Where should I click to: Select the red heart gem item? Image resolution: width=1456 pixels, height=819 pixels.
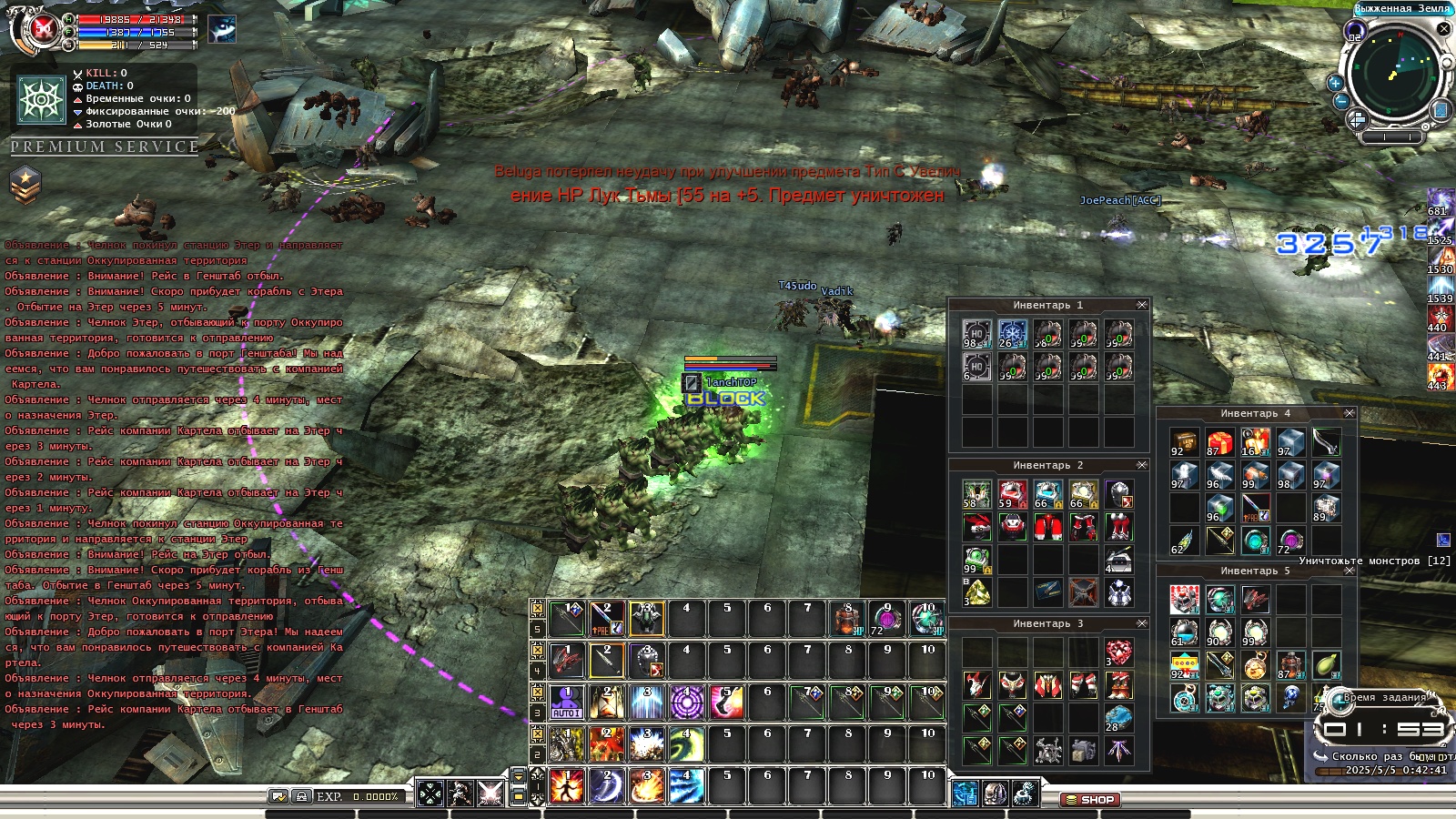tap(1118, 652)
